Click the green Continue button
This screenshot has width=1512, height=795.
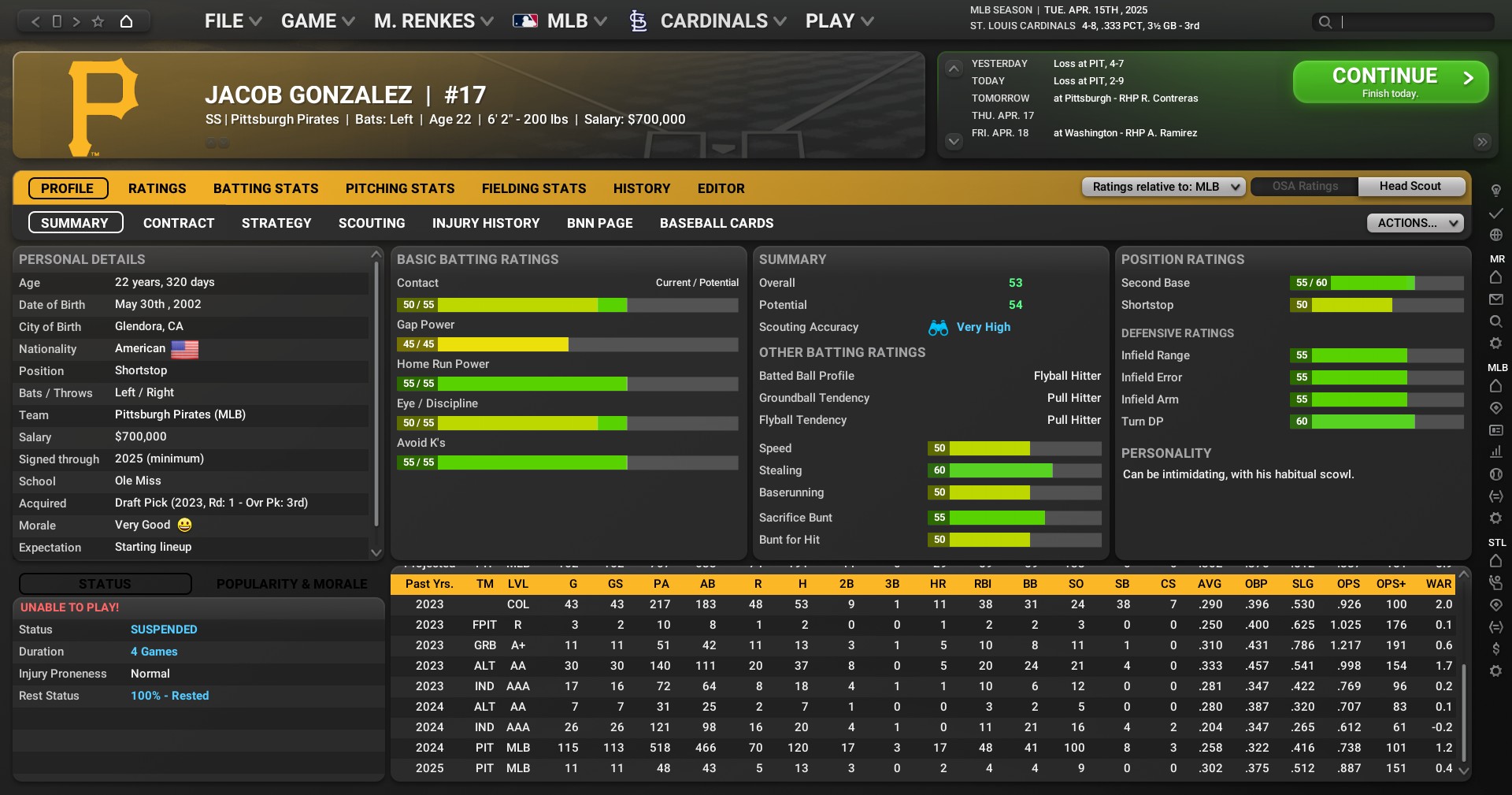1390,82
